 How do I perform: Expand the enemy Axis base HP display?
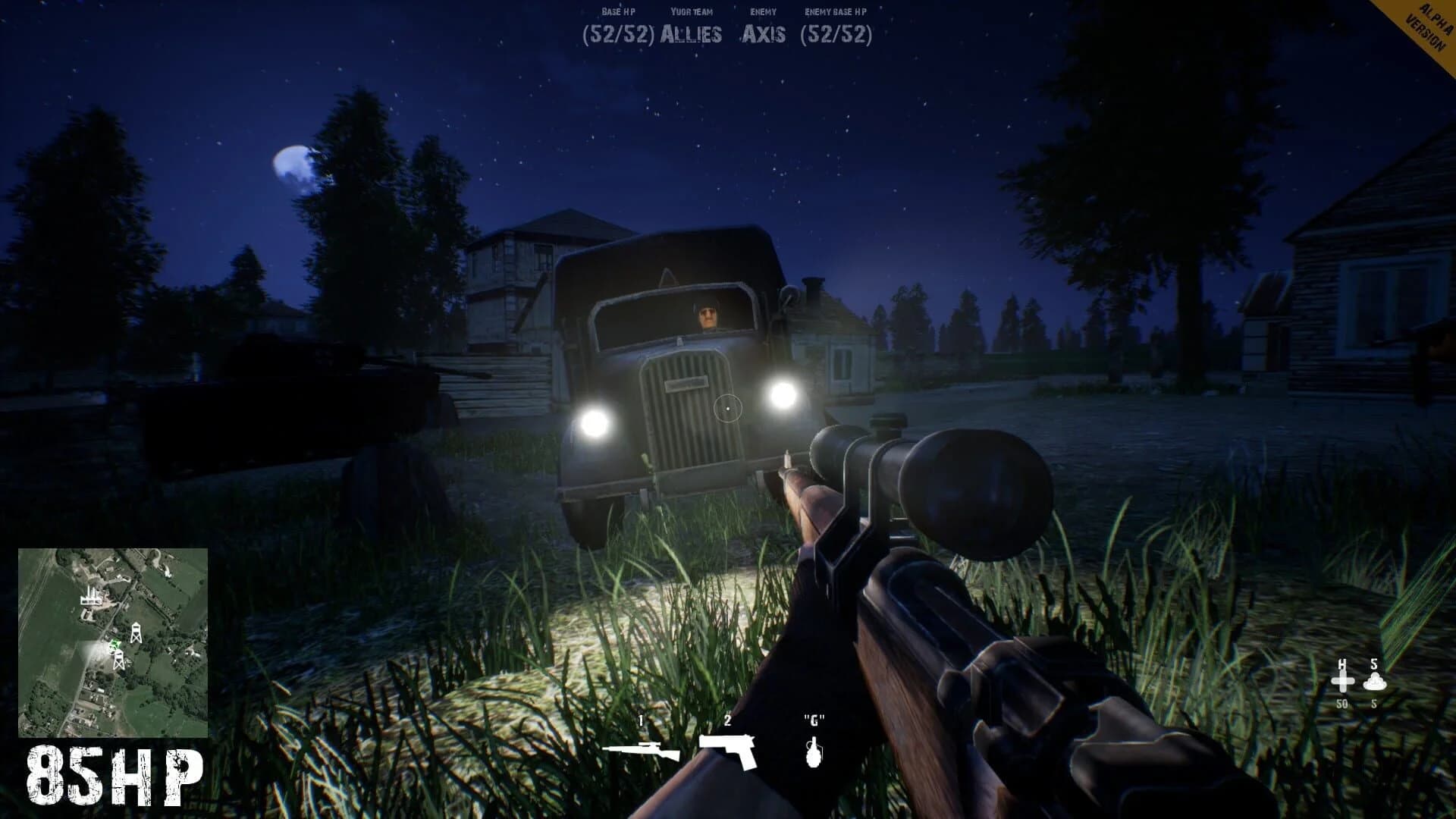pos(839,33)
